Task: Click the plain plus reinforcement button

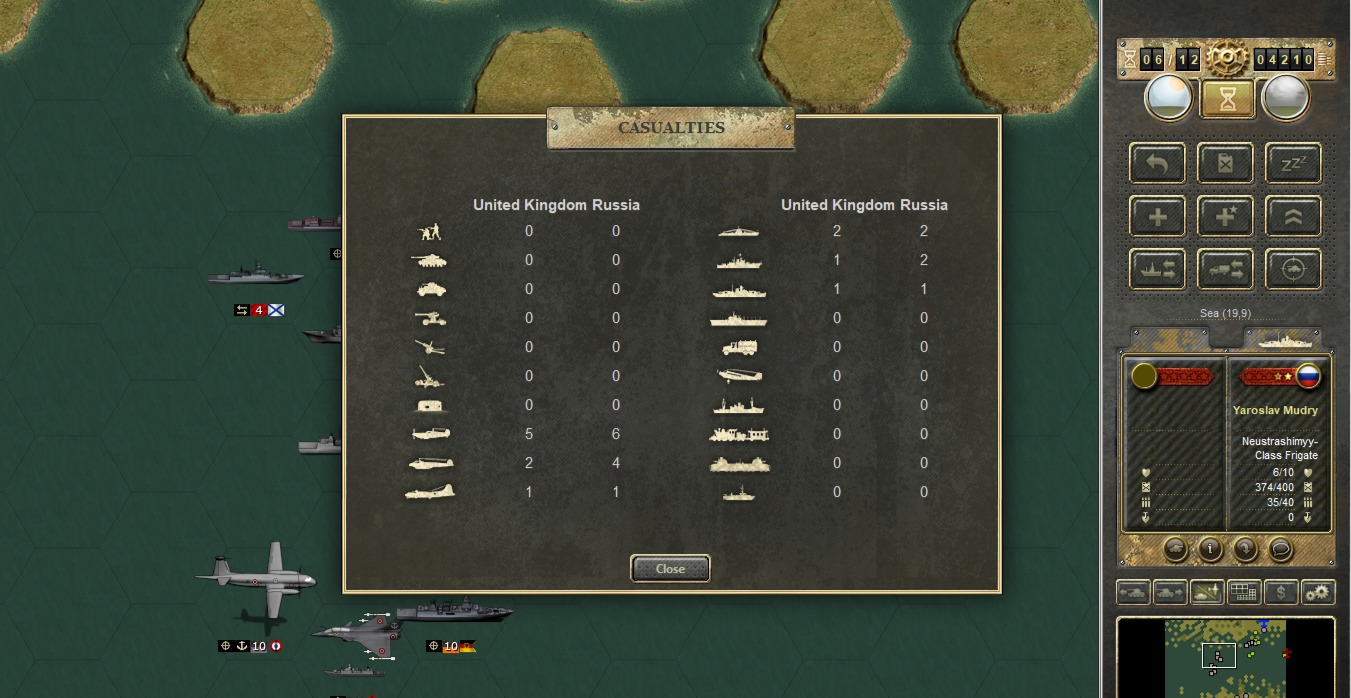Action: (1158, 216)
